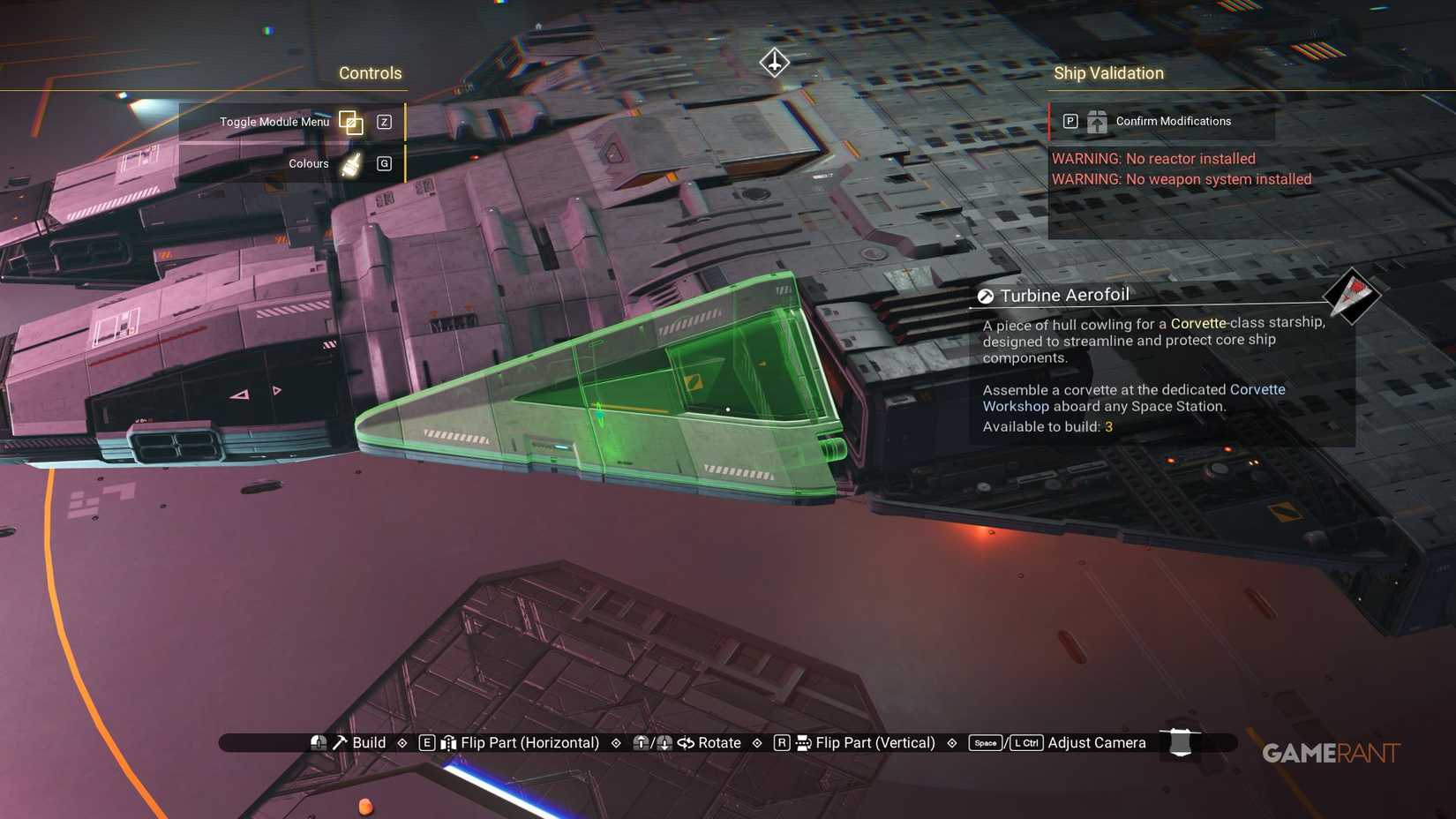Viewport: 1456px width, 819px height.
Task: Click the Flip Part Vertical icon
Action: (801, 742)
